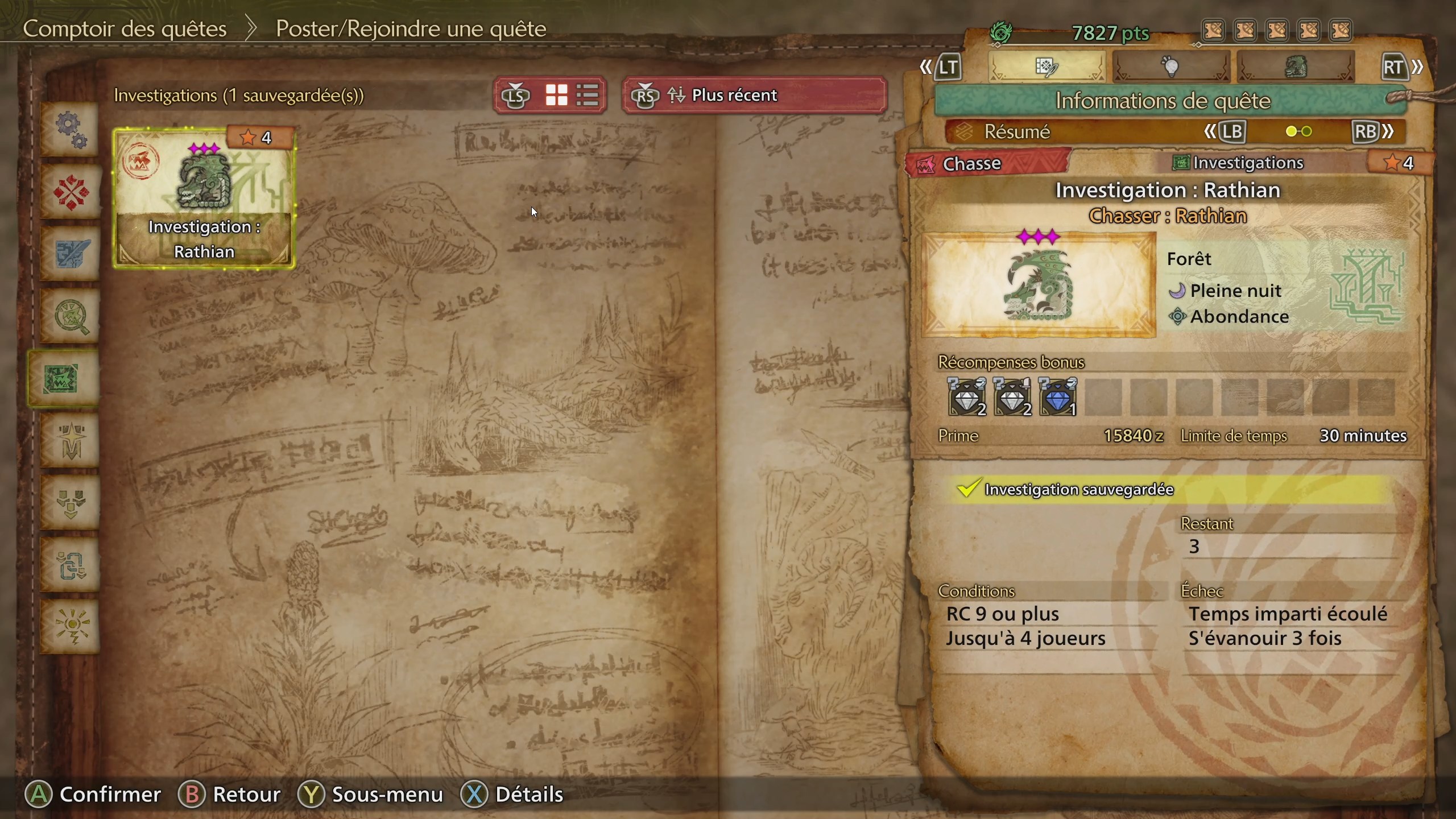Switch to list view layout toggle

pos(587,95)
